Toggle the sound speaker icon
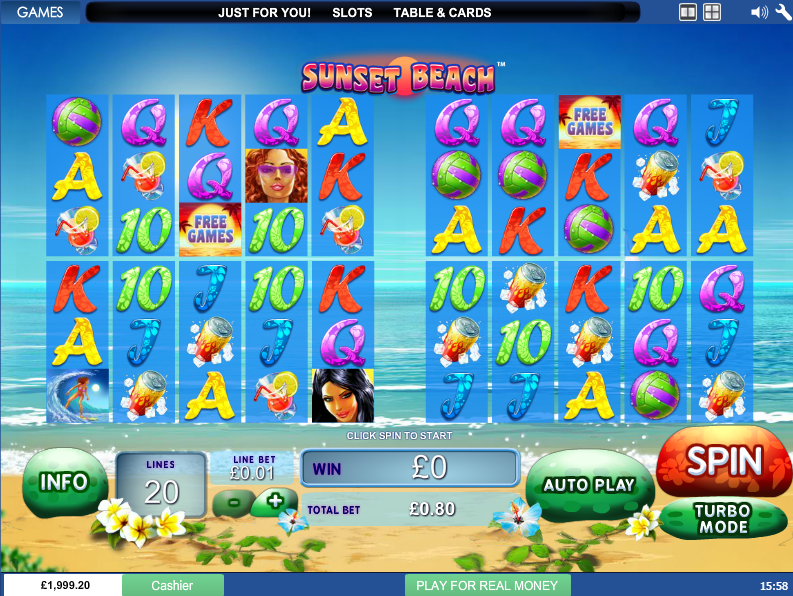This screenshot has width=793, height=596. pyautogui.click(x=759, y=13)
